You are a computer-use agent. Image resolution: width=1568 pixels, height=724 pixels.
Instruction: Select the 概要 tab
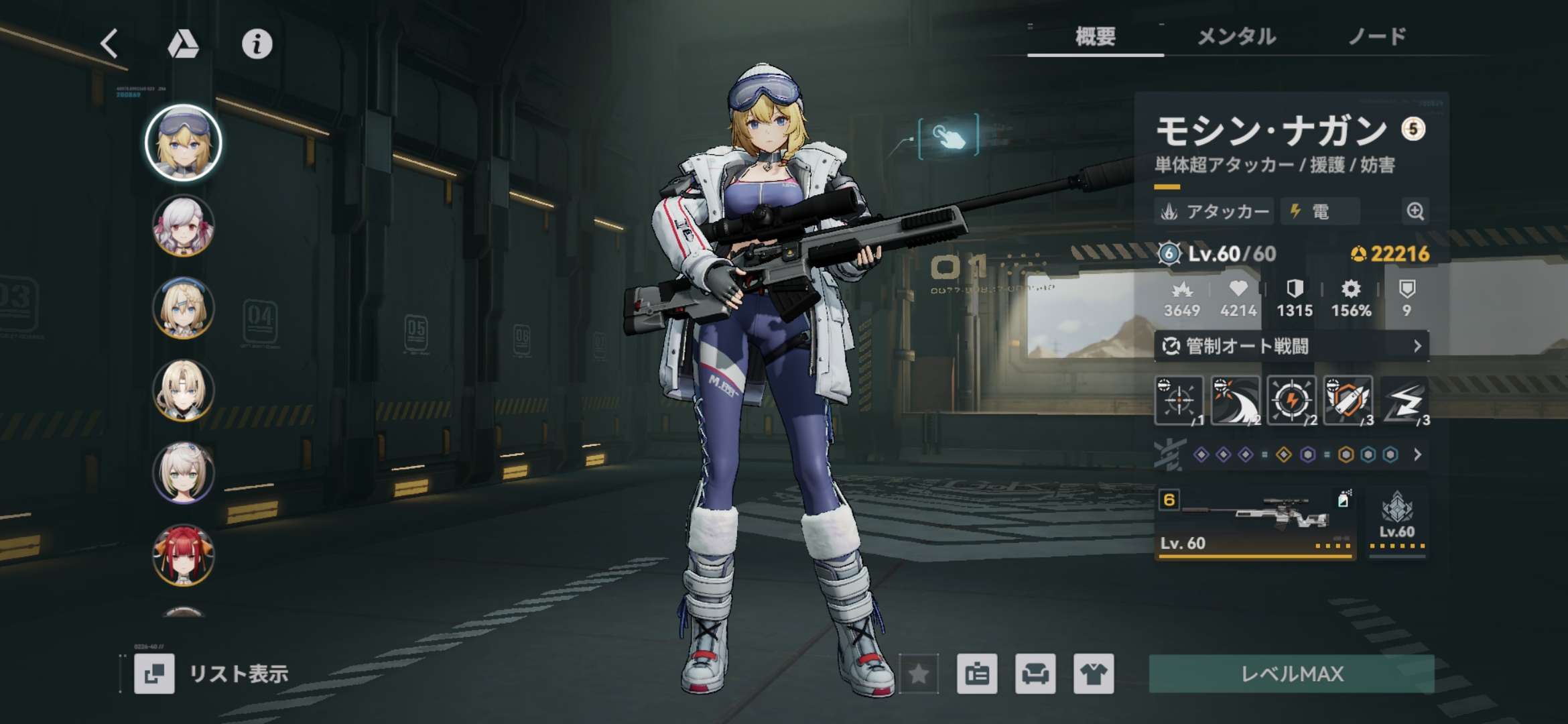pyautogui.click(x=1096, y=36)
